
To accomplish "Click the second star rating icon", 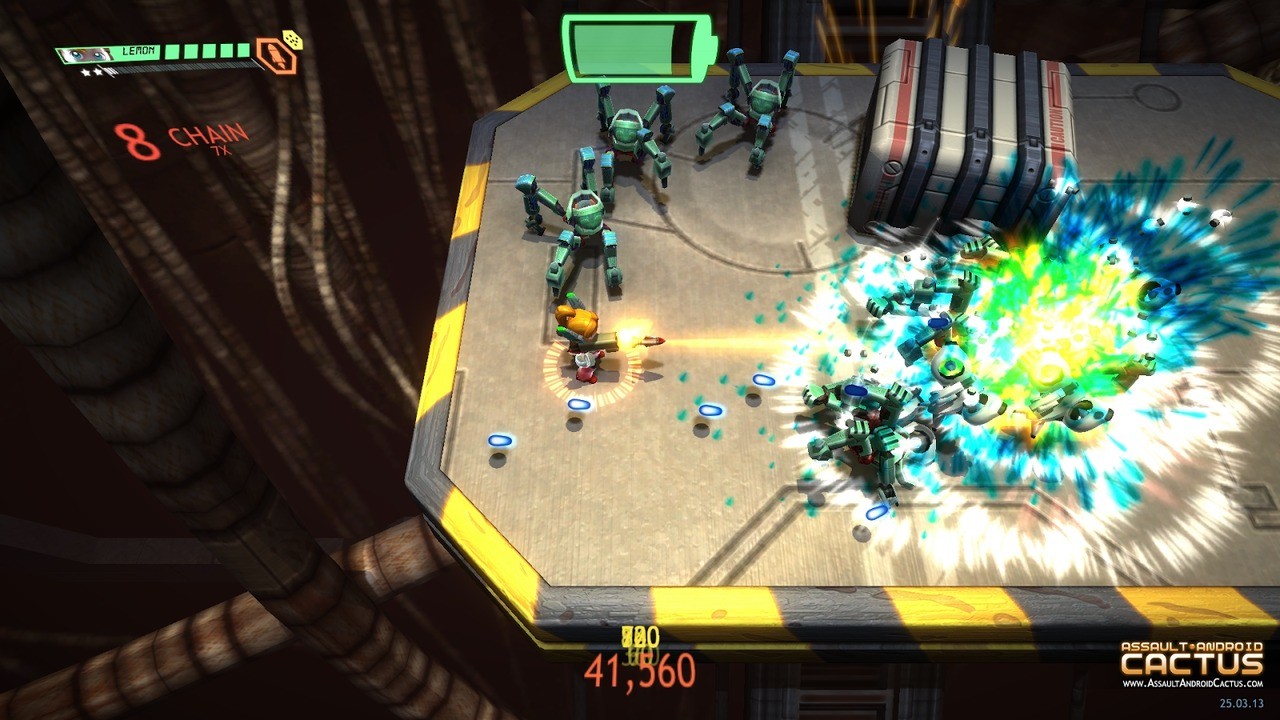I will tap(98, 71).
